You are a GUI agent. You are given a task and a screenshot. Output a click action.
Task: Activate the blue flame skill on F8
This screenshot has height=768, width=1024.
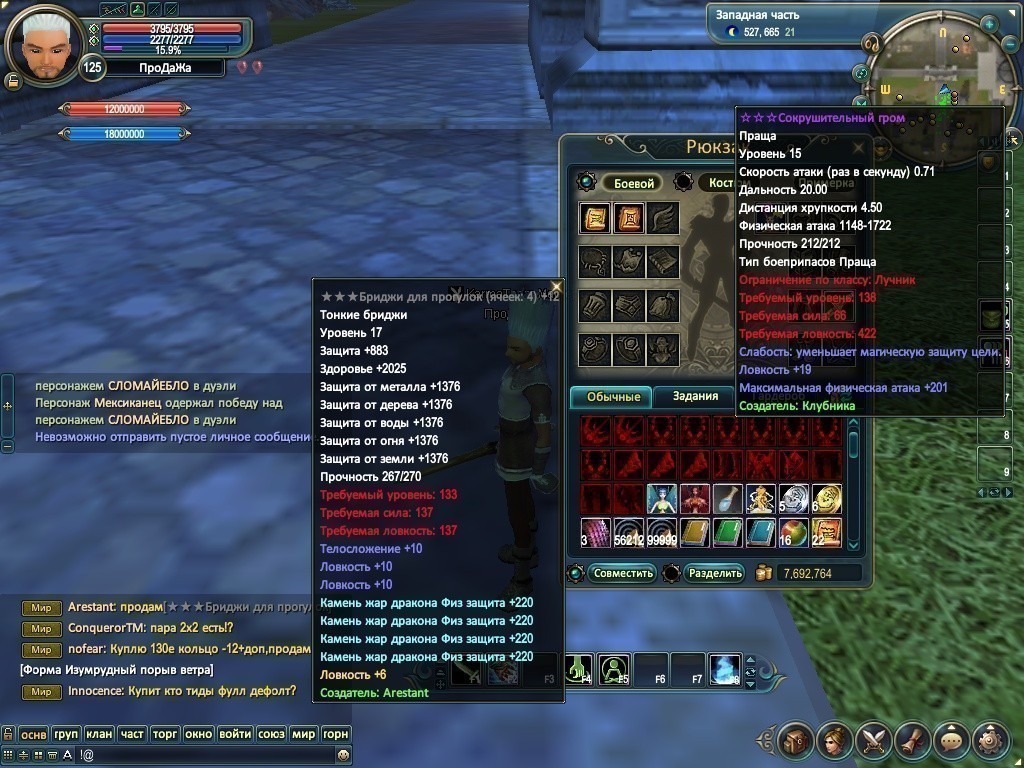pyautogui.click(x=724, y=668)
